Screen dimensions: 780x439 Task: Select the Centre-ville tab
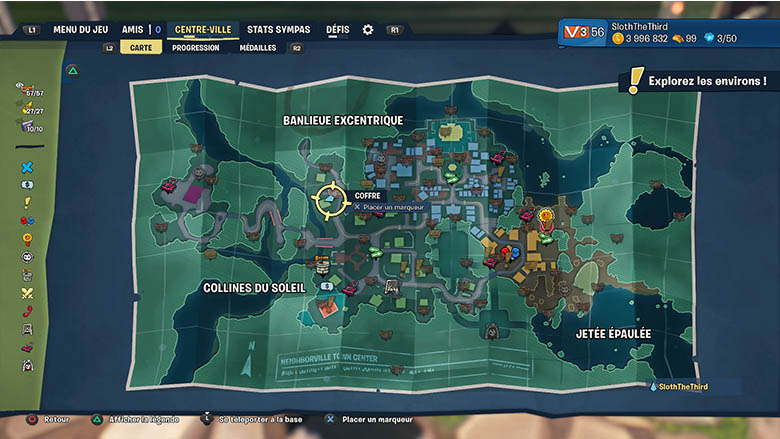click(202, 30)
